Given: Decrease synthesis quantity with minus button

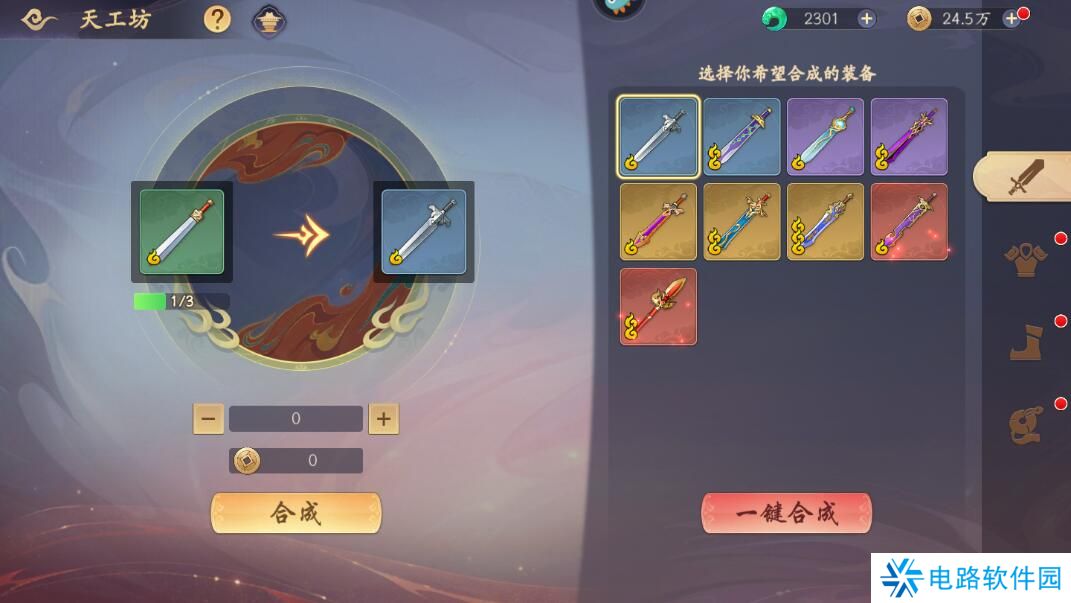Looking at the screenshot, I should point(208,419).
